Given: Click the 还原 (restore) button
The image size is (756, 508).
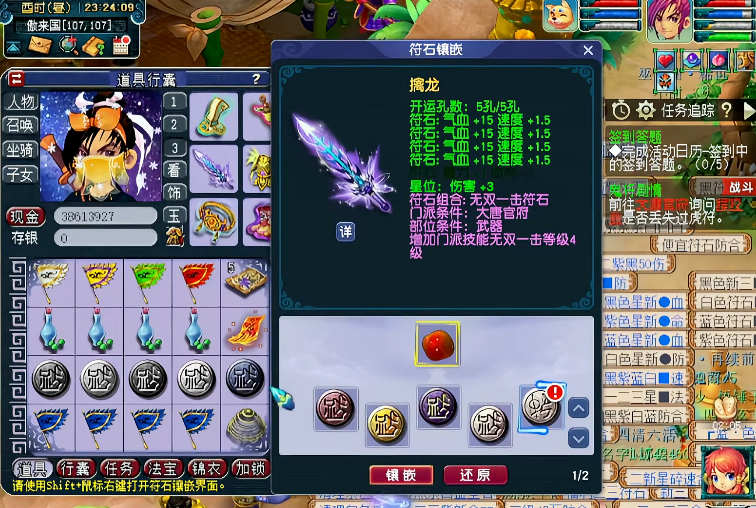Looking at the screenshot, I should 475,475.
